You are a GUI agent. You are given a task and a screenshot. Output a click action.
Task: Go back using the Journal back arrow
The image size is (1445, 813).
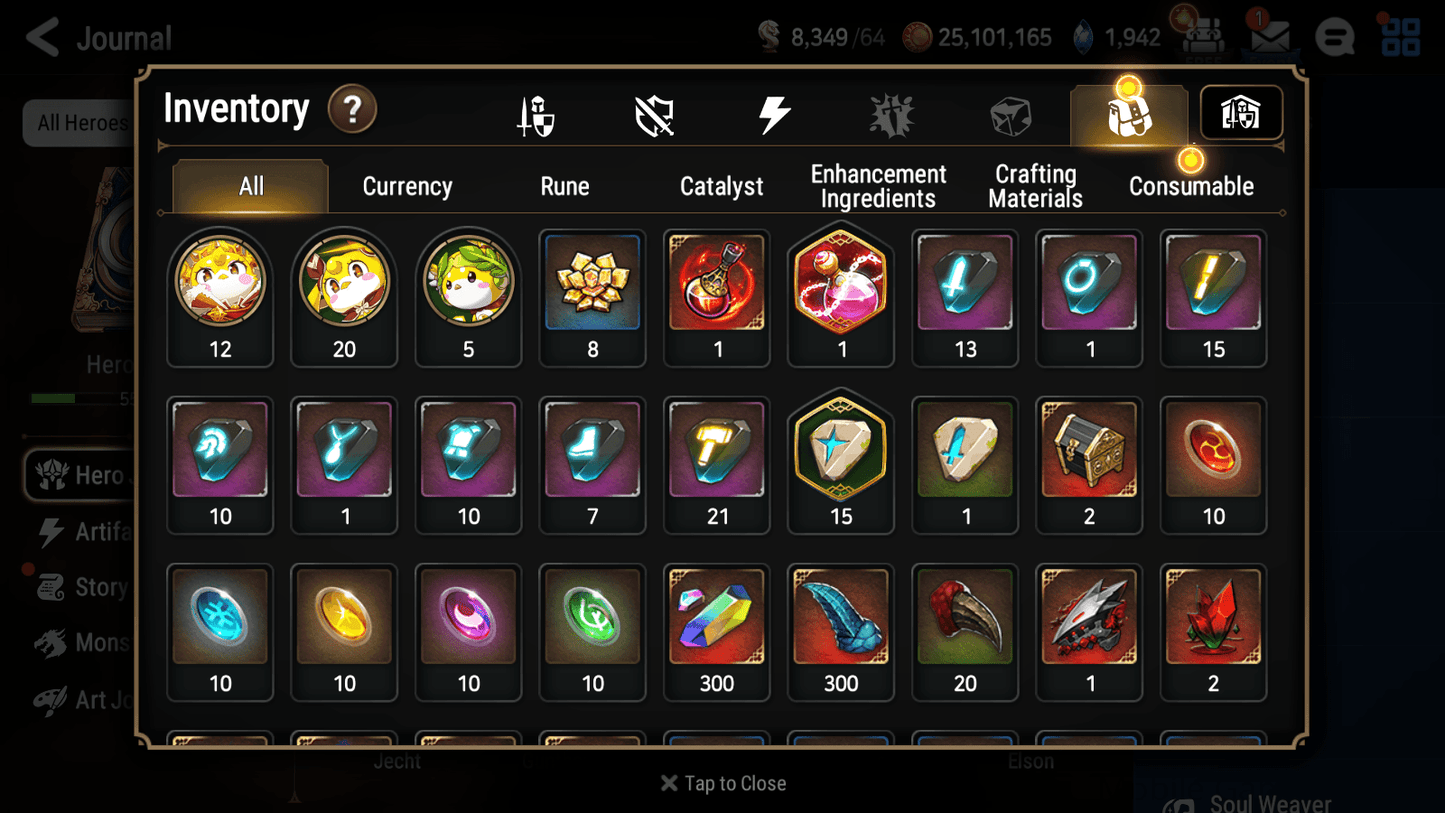pos(42,37)
